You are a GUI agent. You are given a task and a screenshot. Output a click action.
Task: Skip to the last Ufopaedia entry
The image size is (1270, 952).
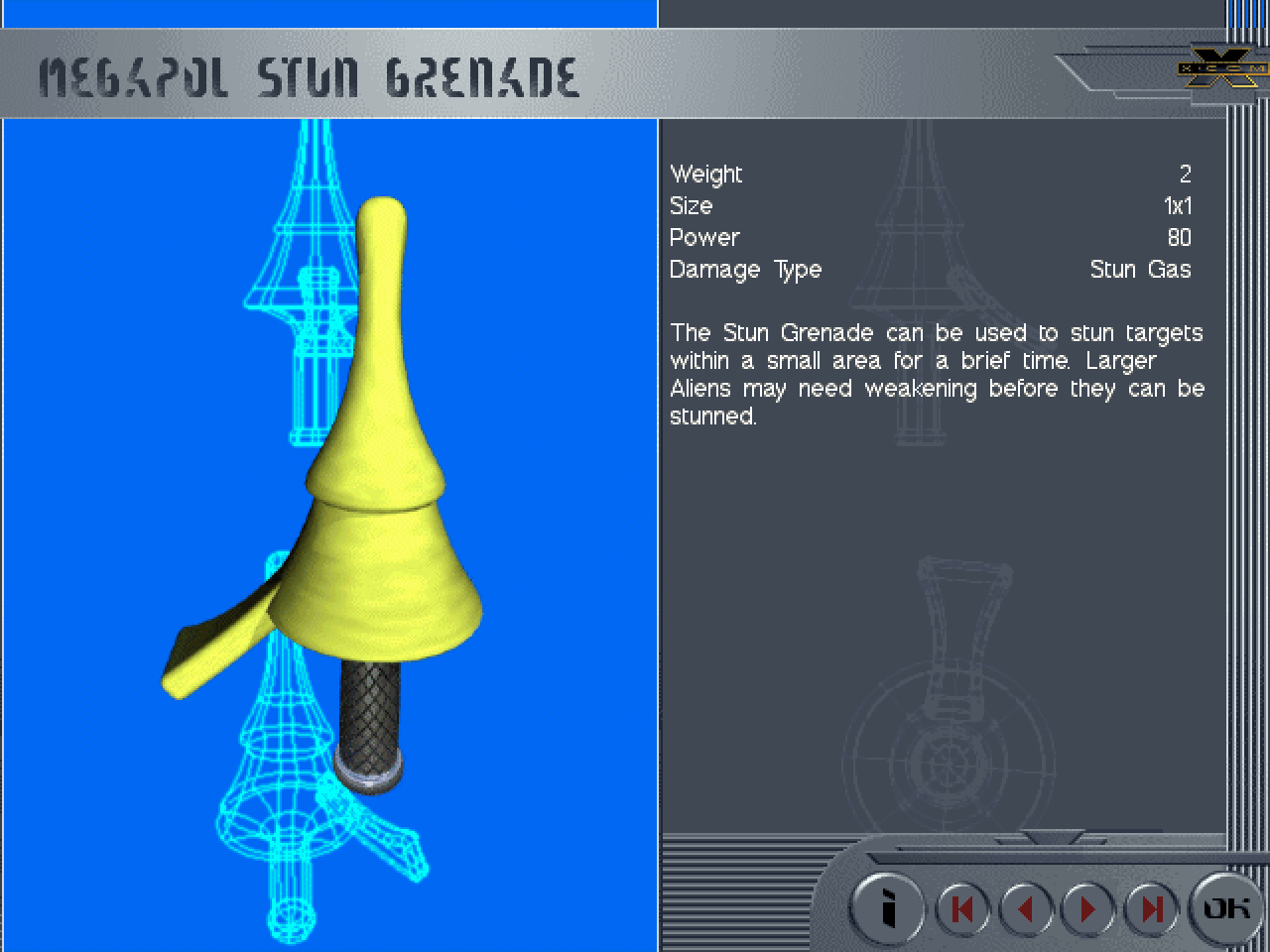pyautogui.click(x=1151, y=908)
